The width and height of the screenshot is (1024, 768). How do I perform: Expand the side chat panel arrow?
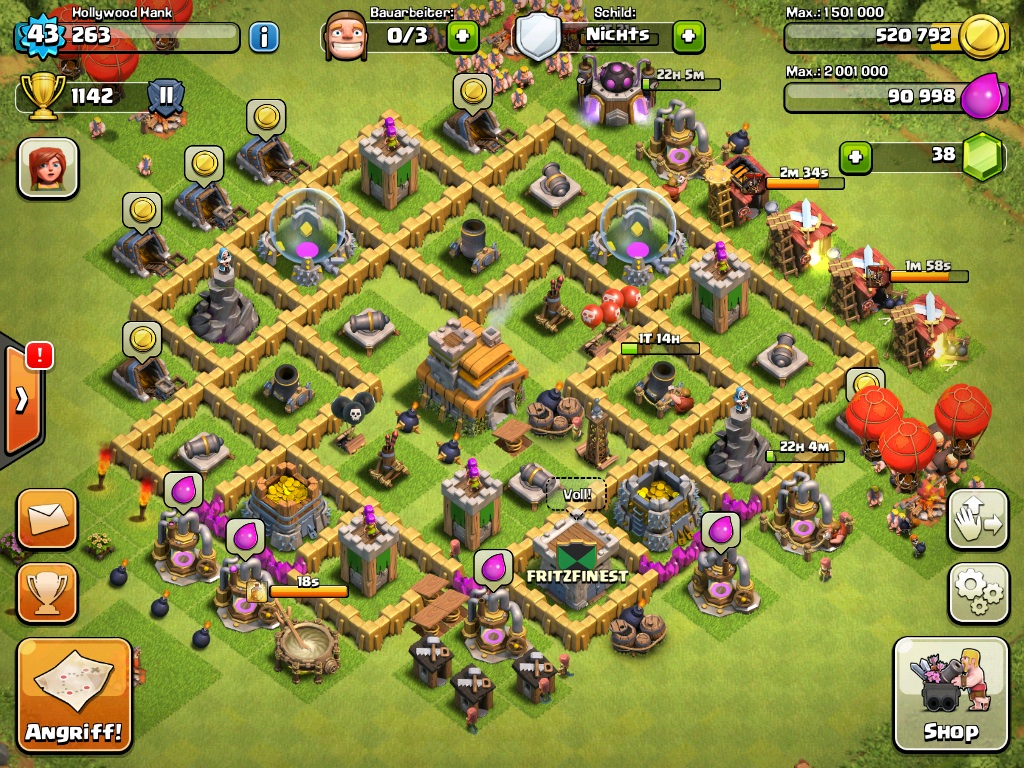coord(22,400)
